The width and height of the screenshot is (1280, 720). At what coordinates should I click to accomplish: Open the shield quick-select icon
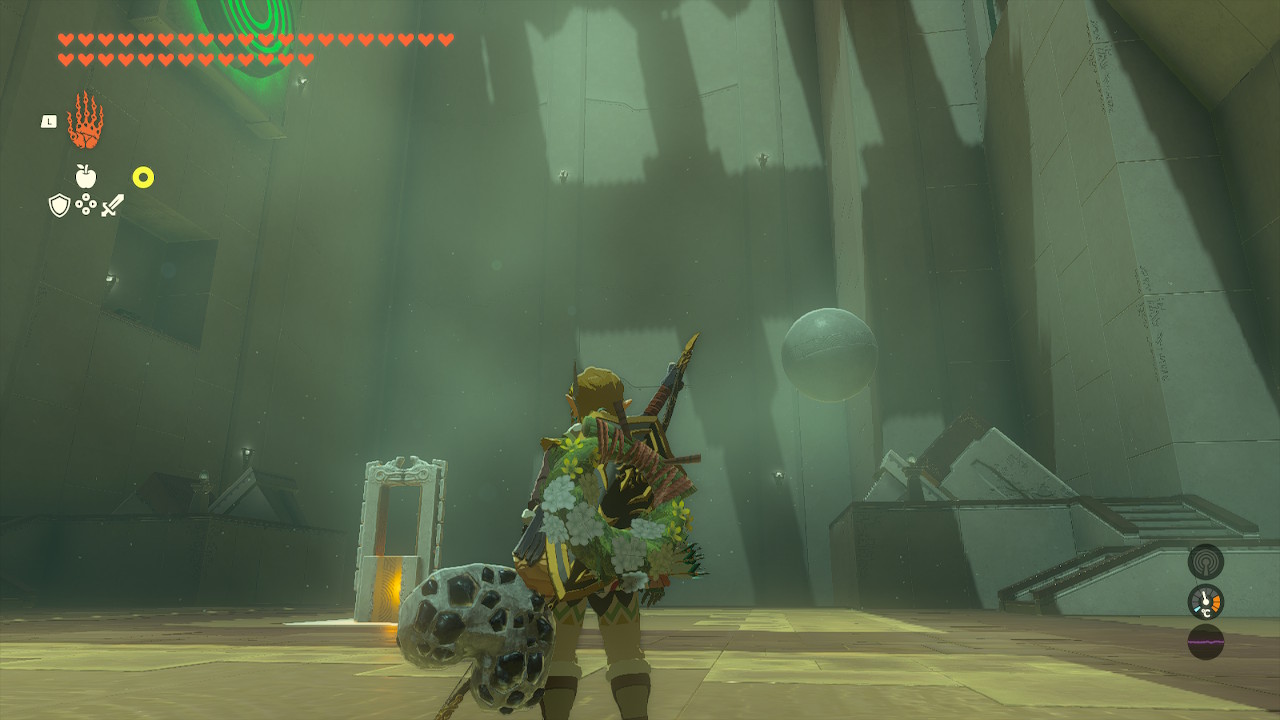(59, 205)
